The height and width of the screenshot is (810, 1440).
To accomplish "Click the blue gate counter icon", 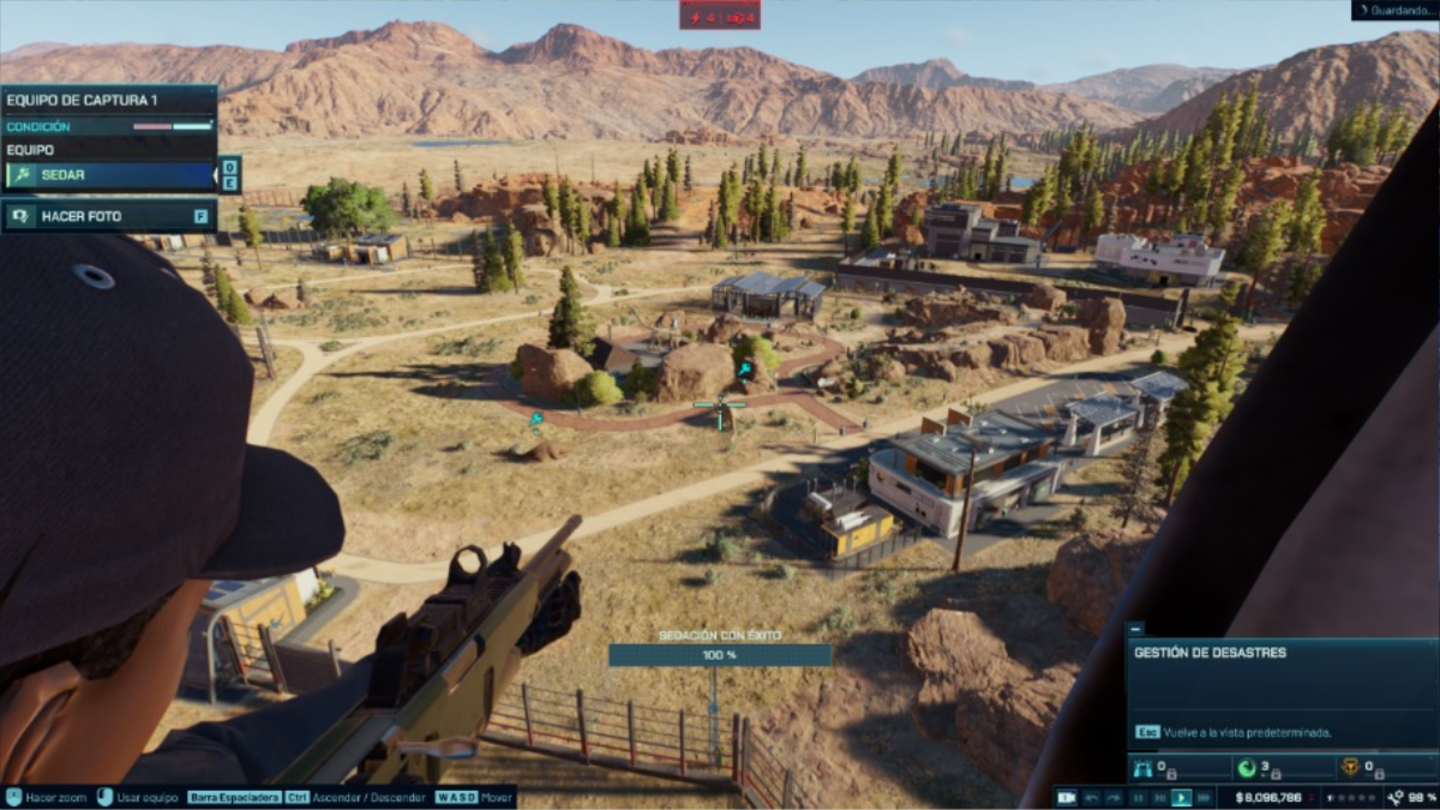I will point(1142,768).
